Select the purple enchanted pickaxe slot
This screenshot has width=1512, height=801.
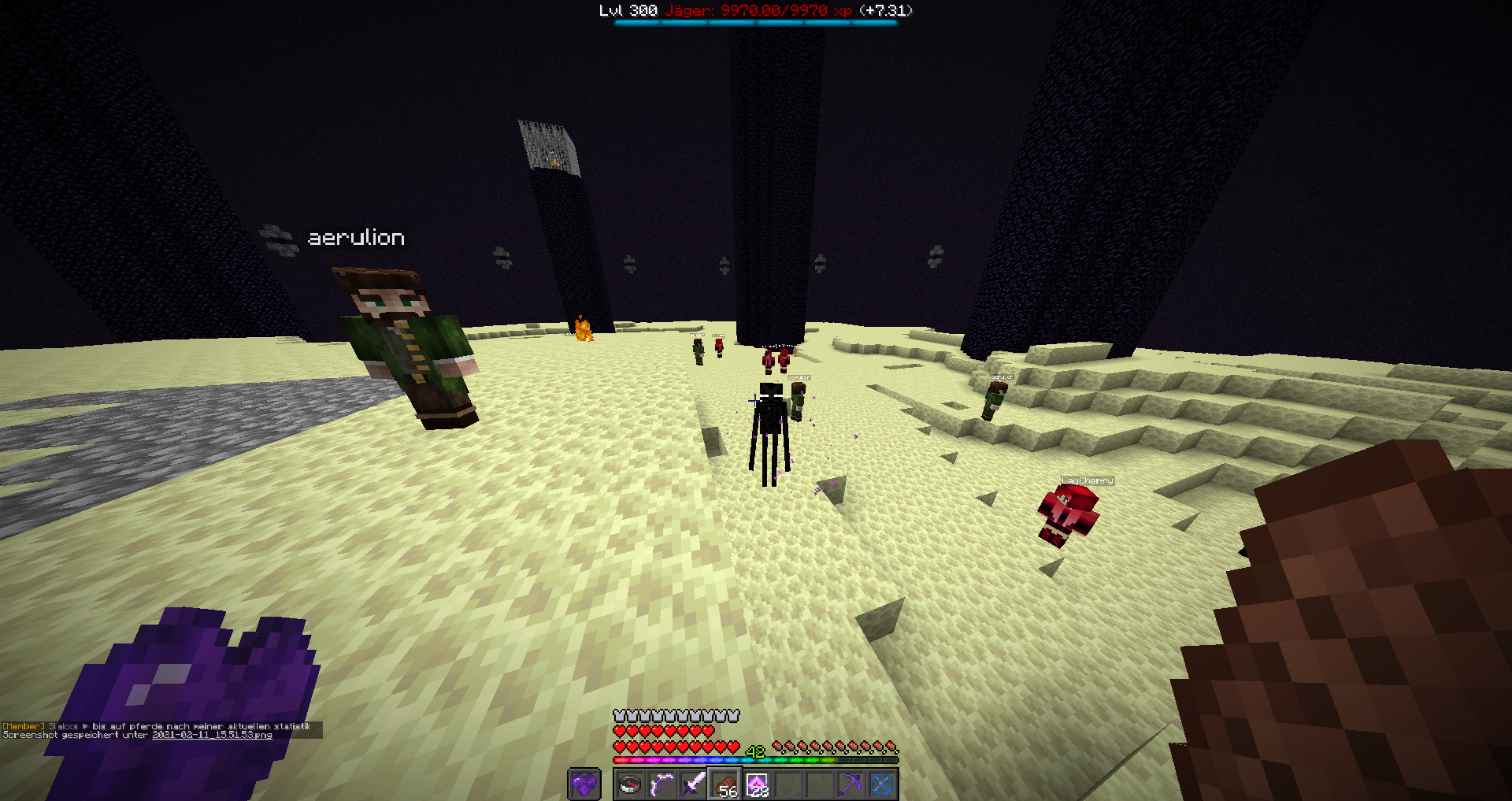click(x=850, y=784)
